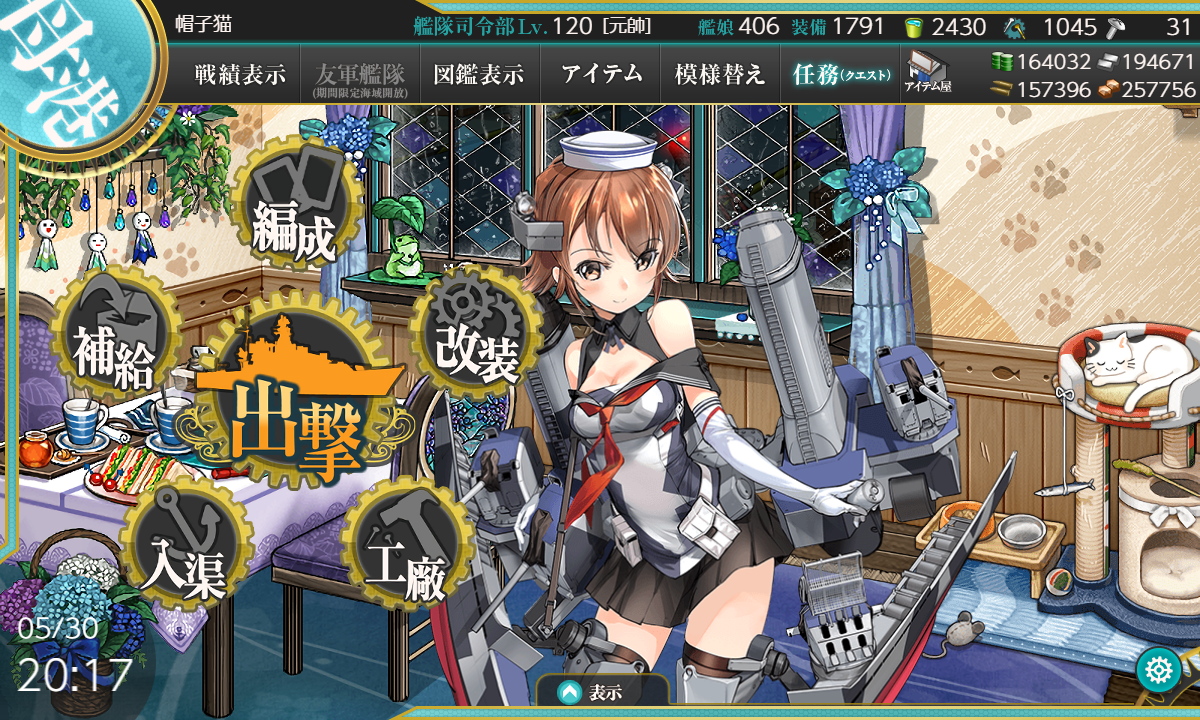This screenshot has width=1200, height=720.
Task: Open the アイテム items menu
Action: pos(600,74)
